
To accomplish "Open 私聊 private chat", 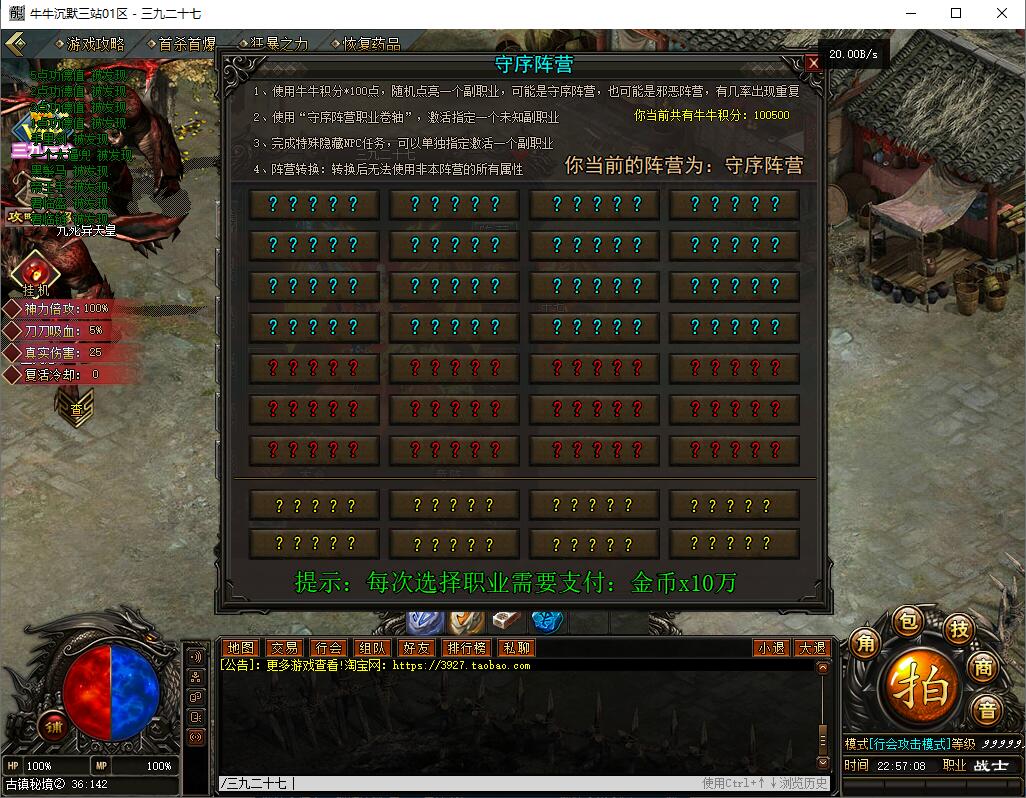I will point(517,648).
